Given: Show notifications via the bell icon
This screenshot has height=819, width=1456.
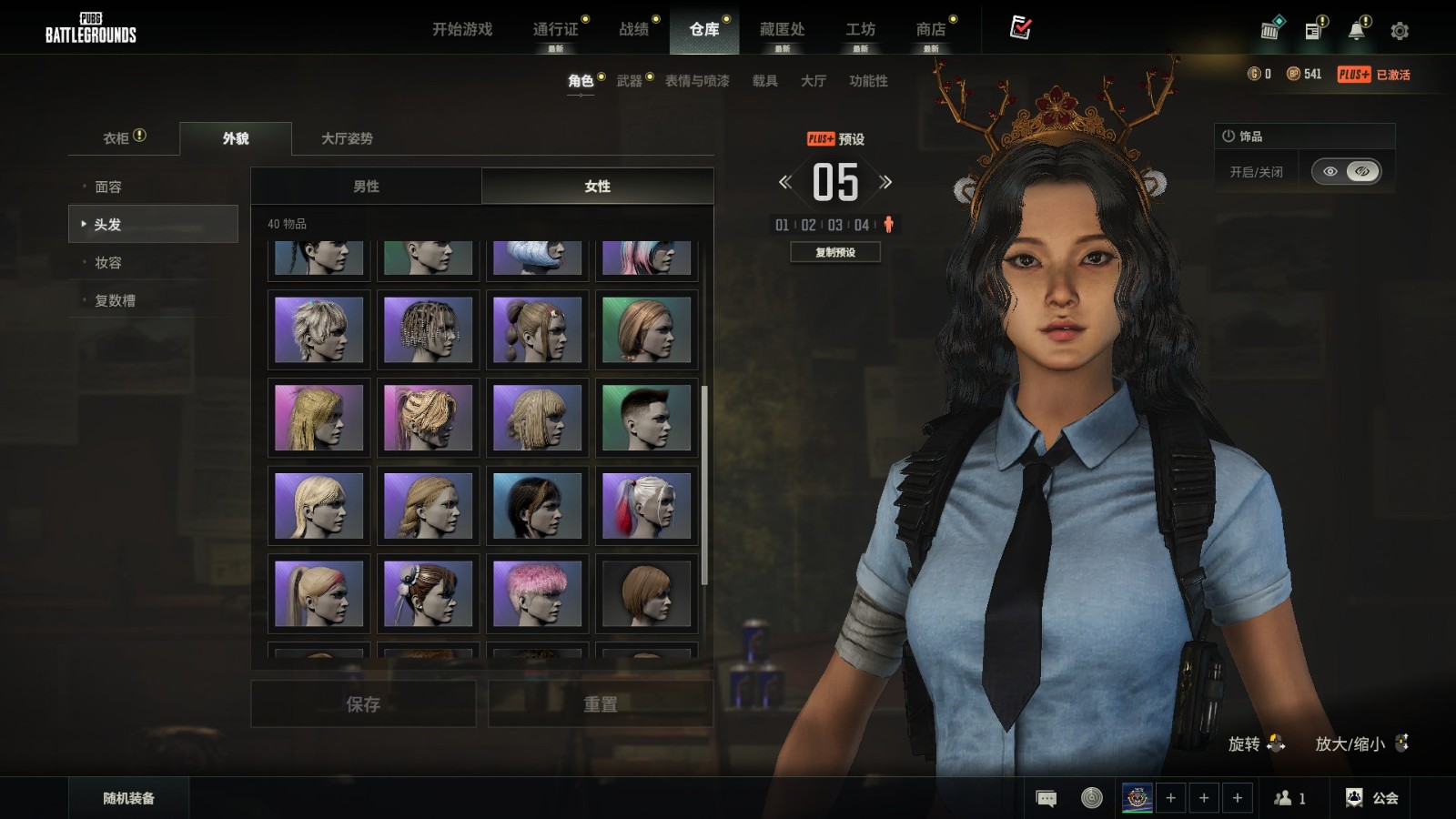Looking at the screenshot, I should point(1356,31).
